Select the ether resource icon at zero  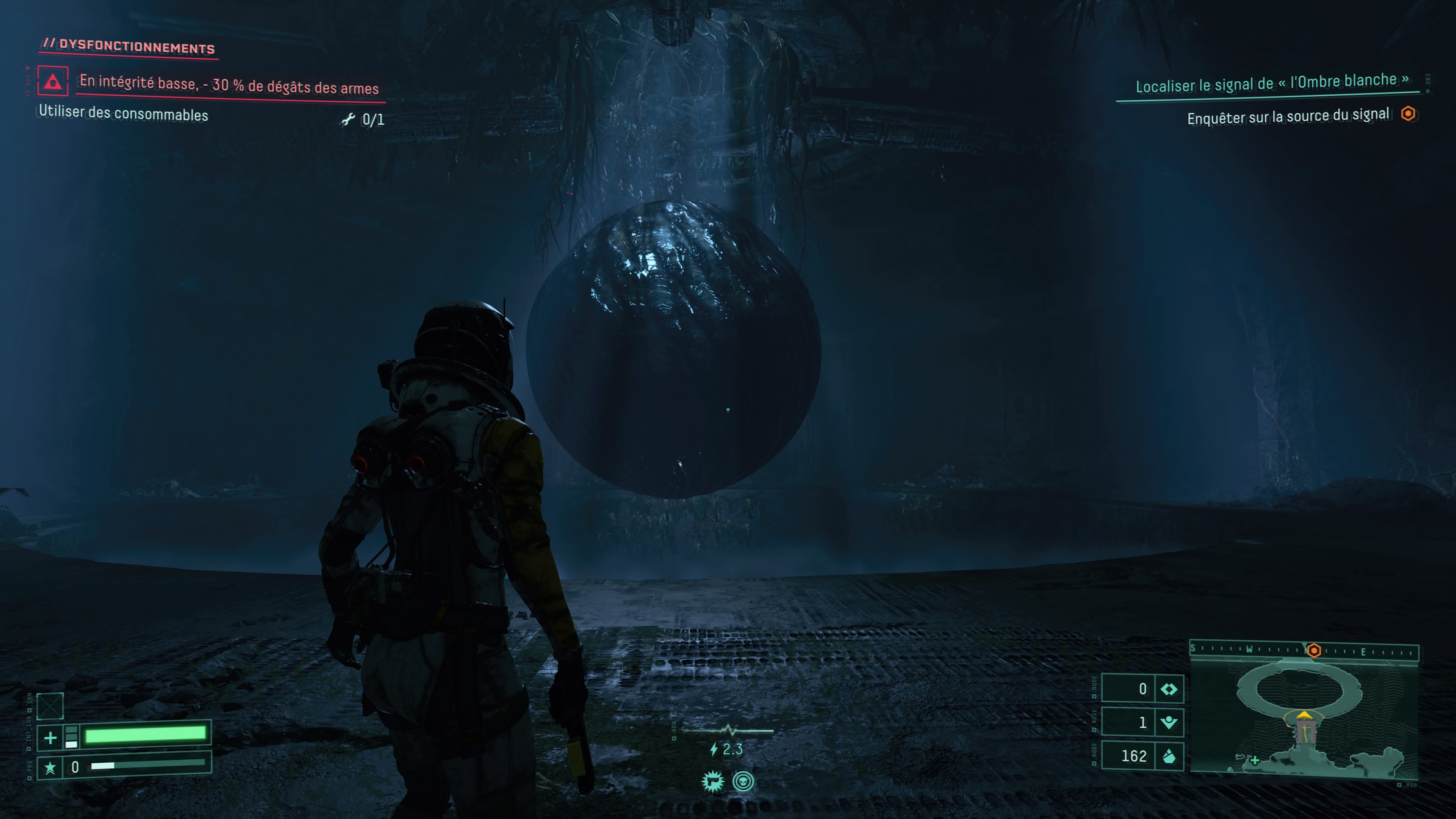coord(1169,689)
